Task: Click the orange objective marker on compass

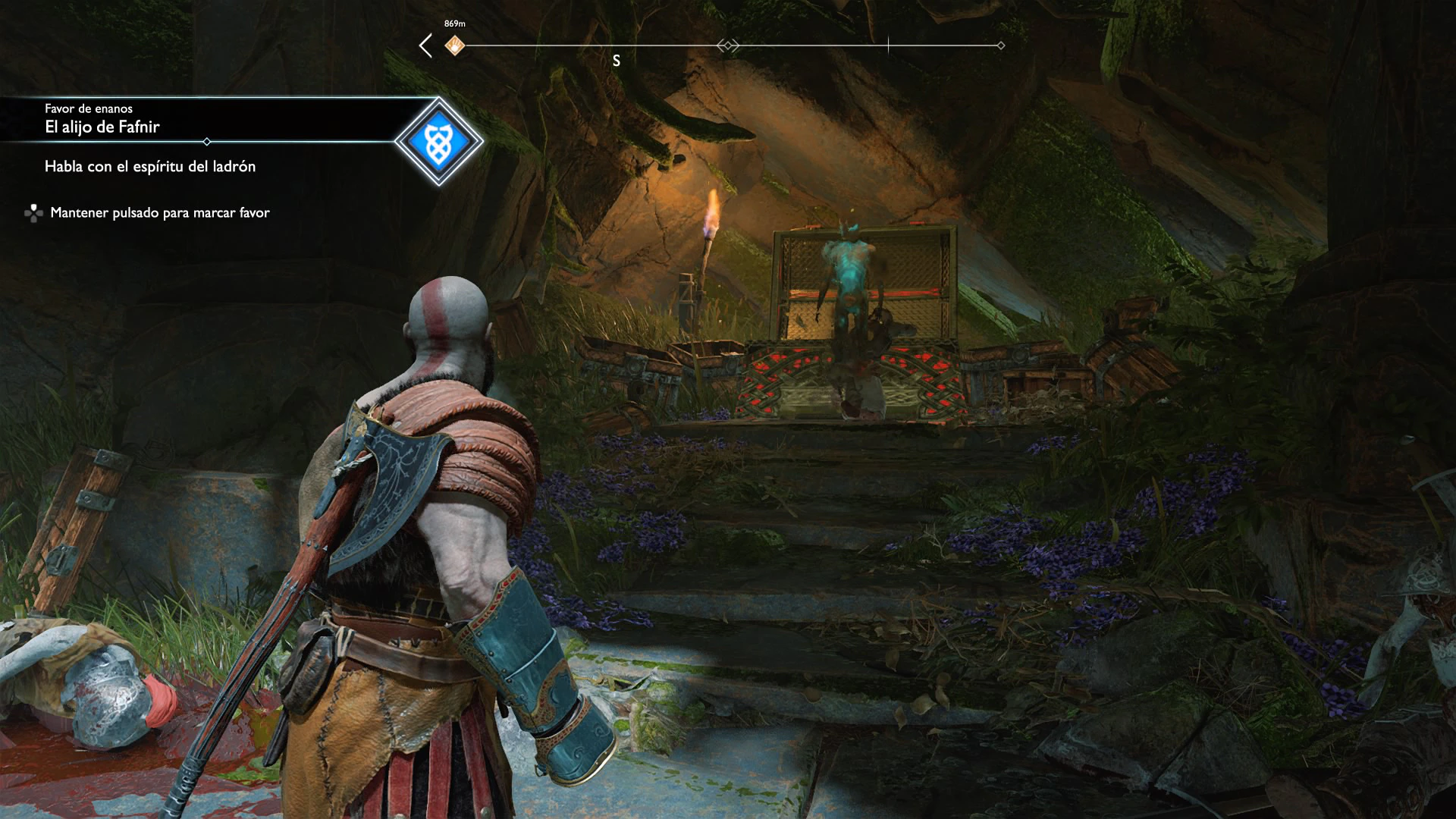Action: (455, 45)
